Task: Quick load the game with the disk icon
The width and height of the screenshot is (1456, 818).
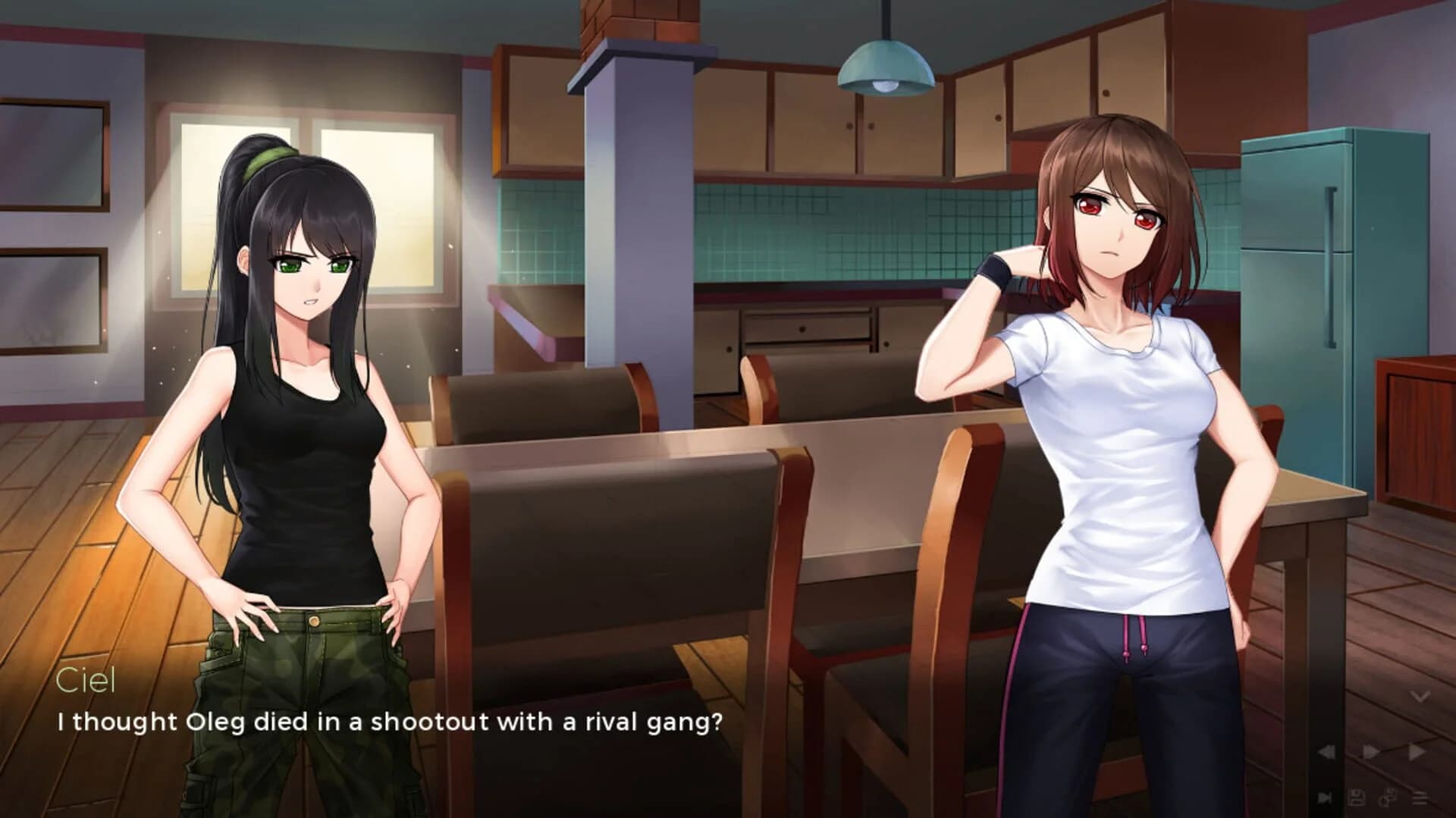Action: tap(1388, 798)
